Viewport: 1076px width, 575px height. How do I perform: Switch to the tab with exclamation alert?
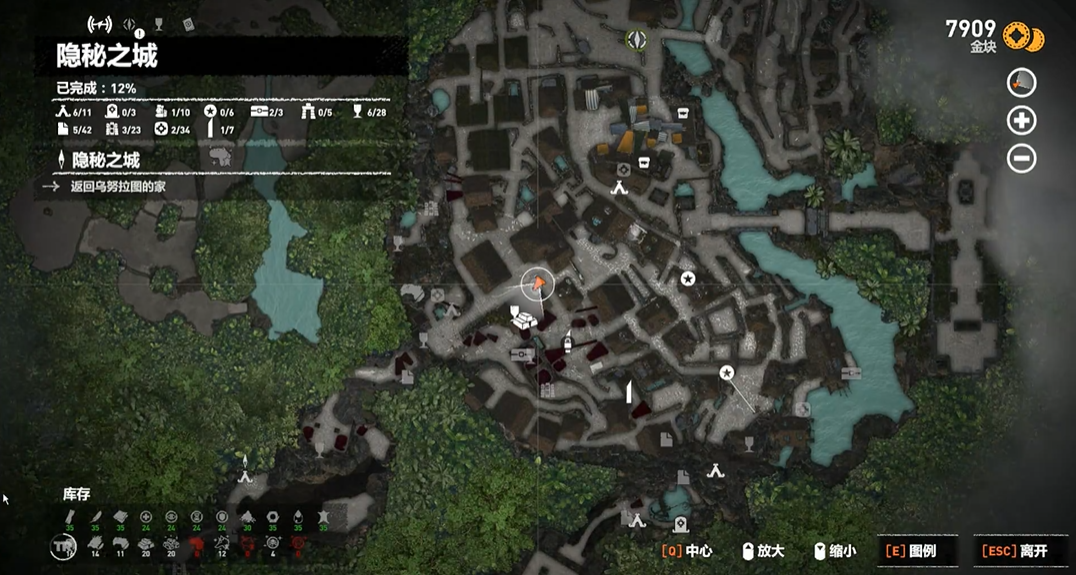click(x=130, y=25)
